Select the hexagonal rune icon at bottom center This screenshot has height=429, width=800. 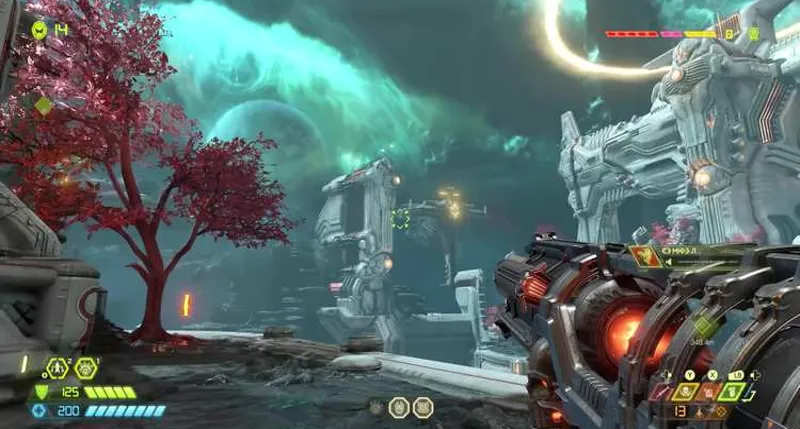(x=397, y=406)
